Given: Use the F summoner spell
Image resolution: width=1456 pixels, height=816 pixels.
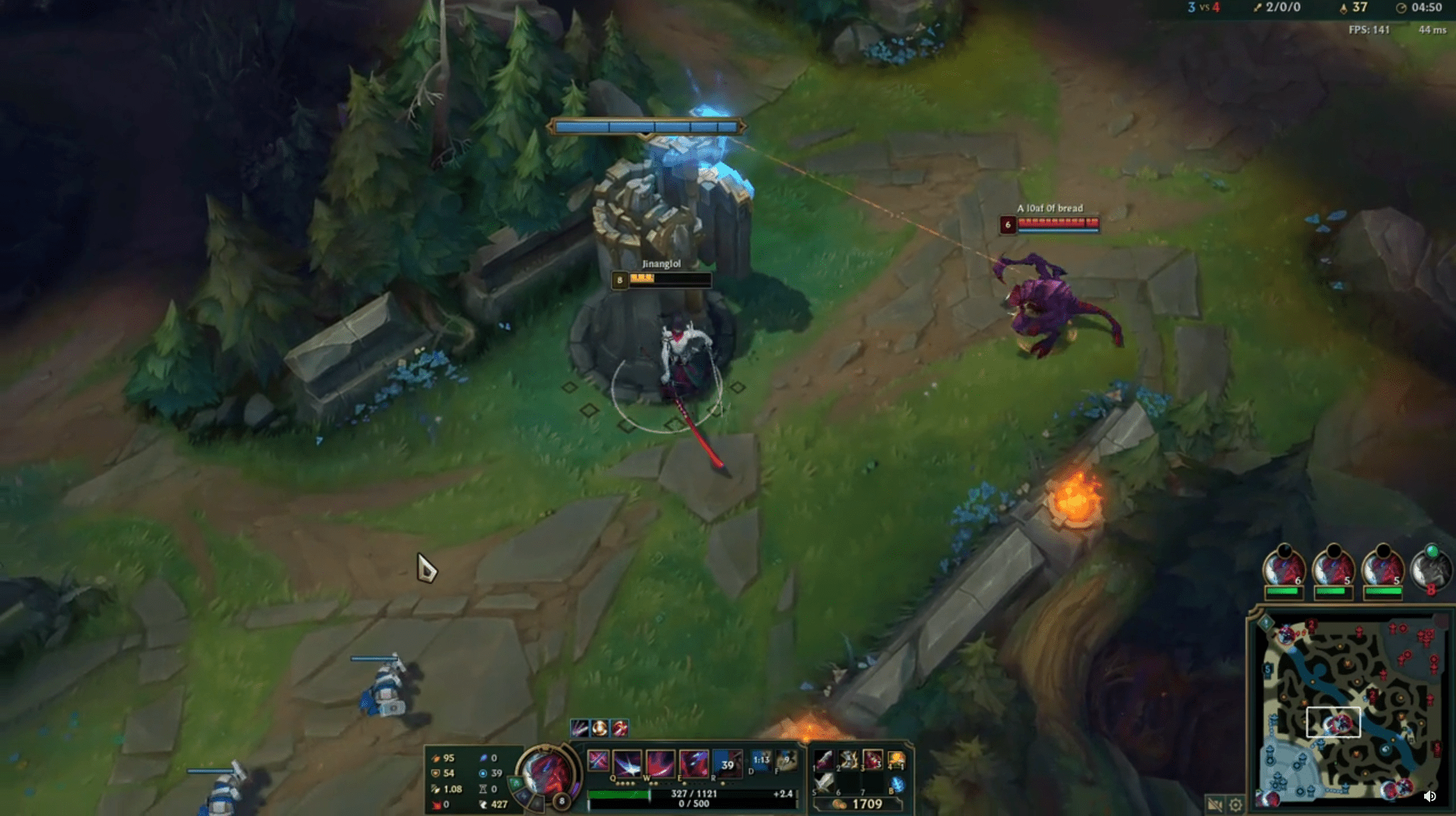Looking at the screenshot, I should (786, 761).
